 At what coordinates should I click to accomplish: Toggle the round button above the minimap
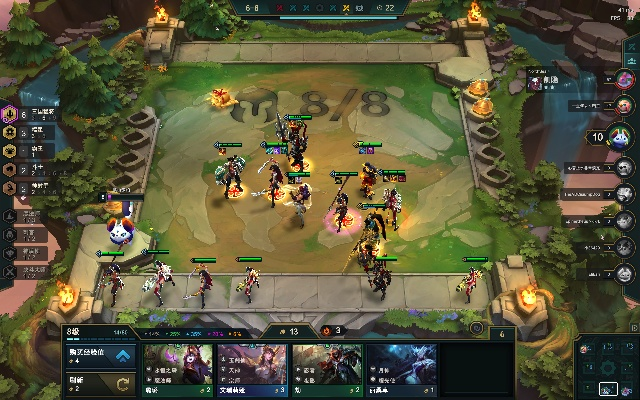[x=477, y=328]
